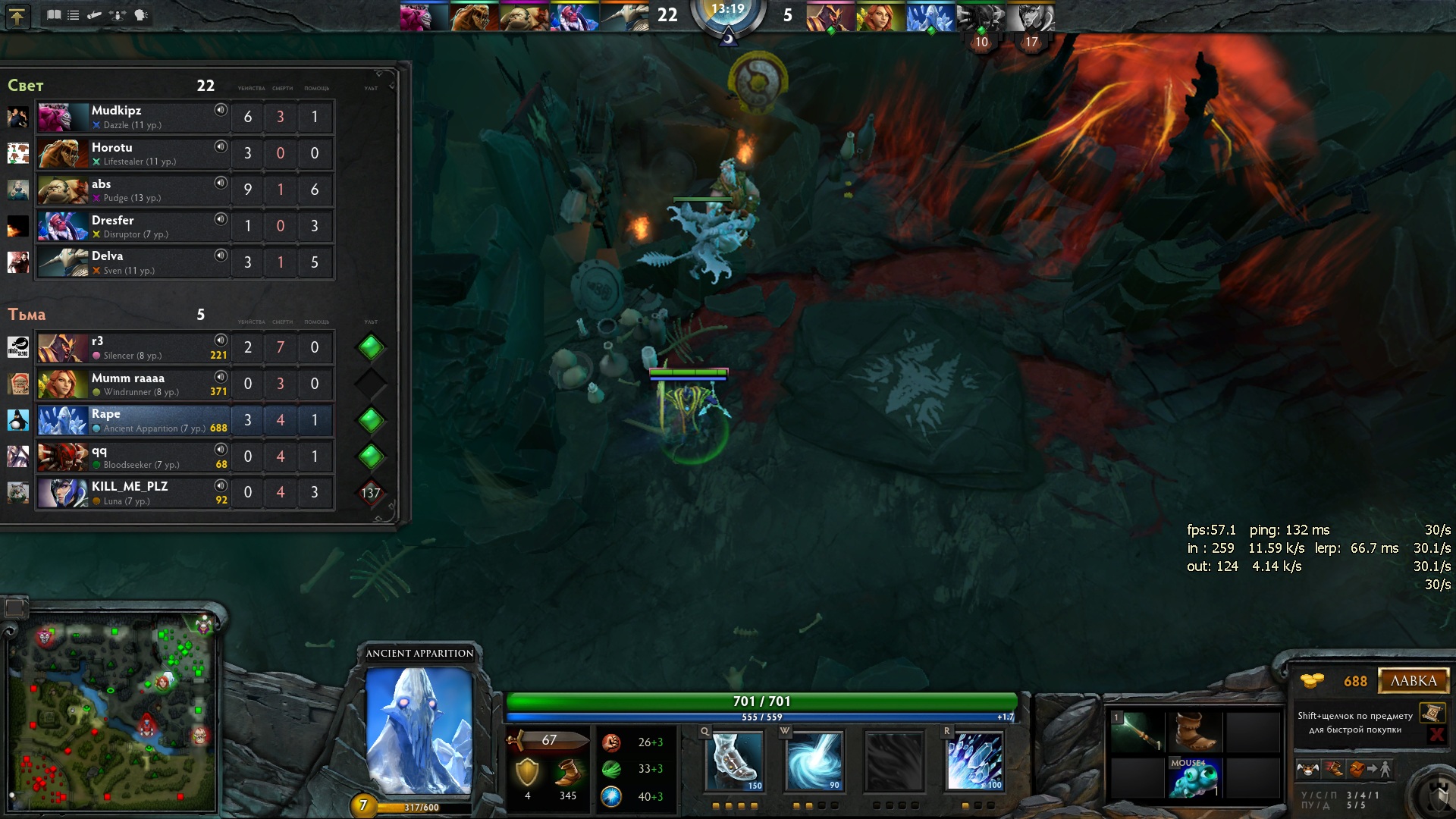Select the brown boots inventory slot

tap(1194, 730)
